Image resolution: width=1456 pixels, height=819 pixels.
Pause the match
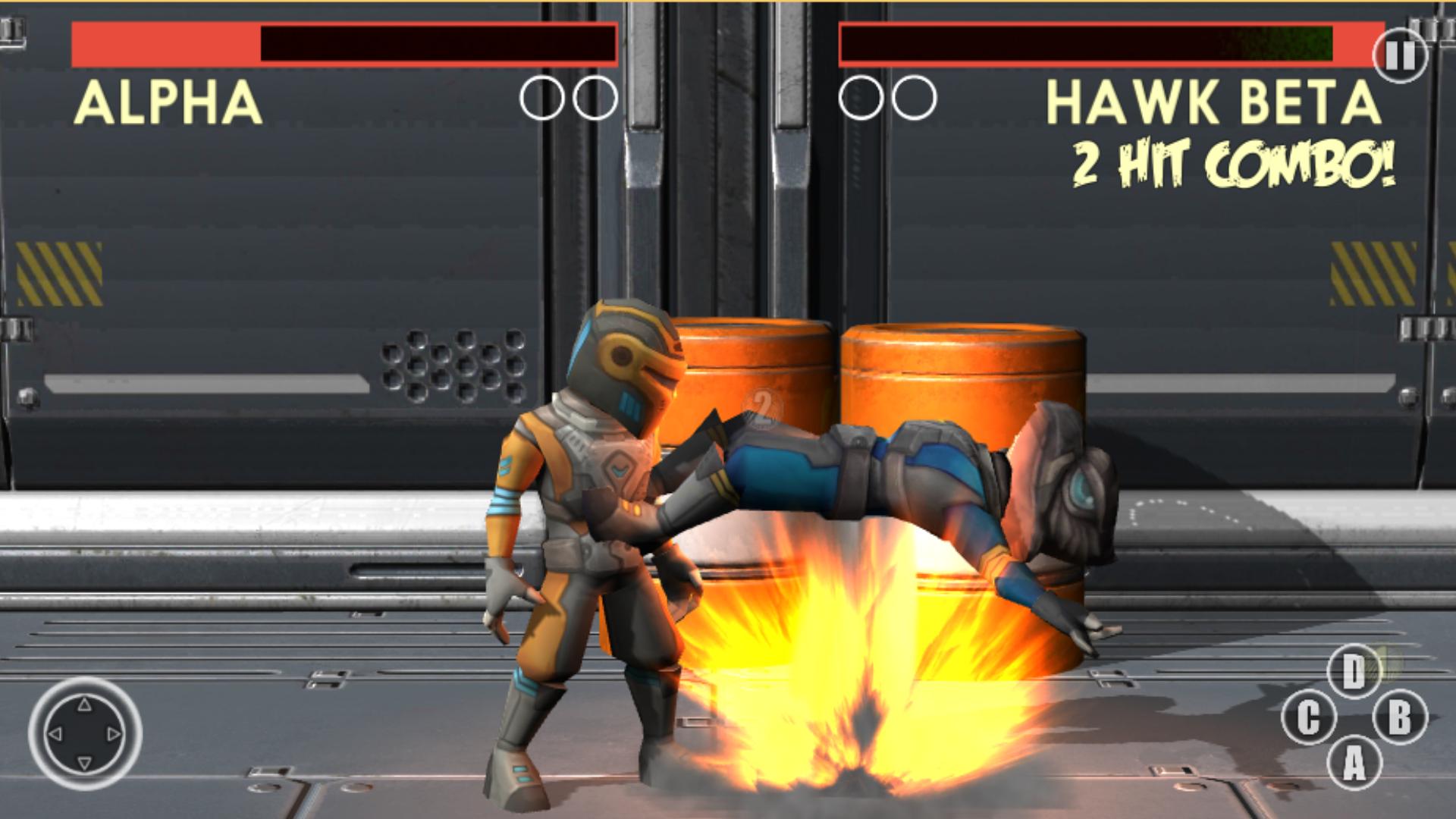pos(1401,55)
